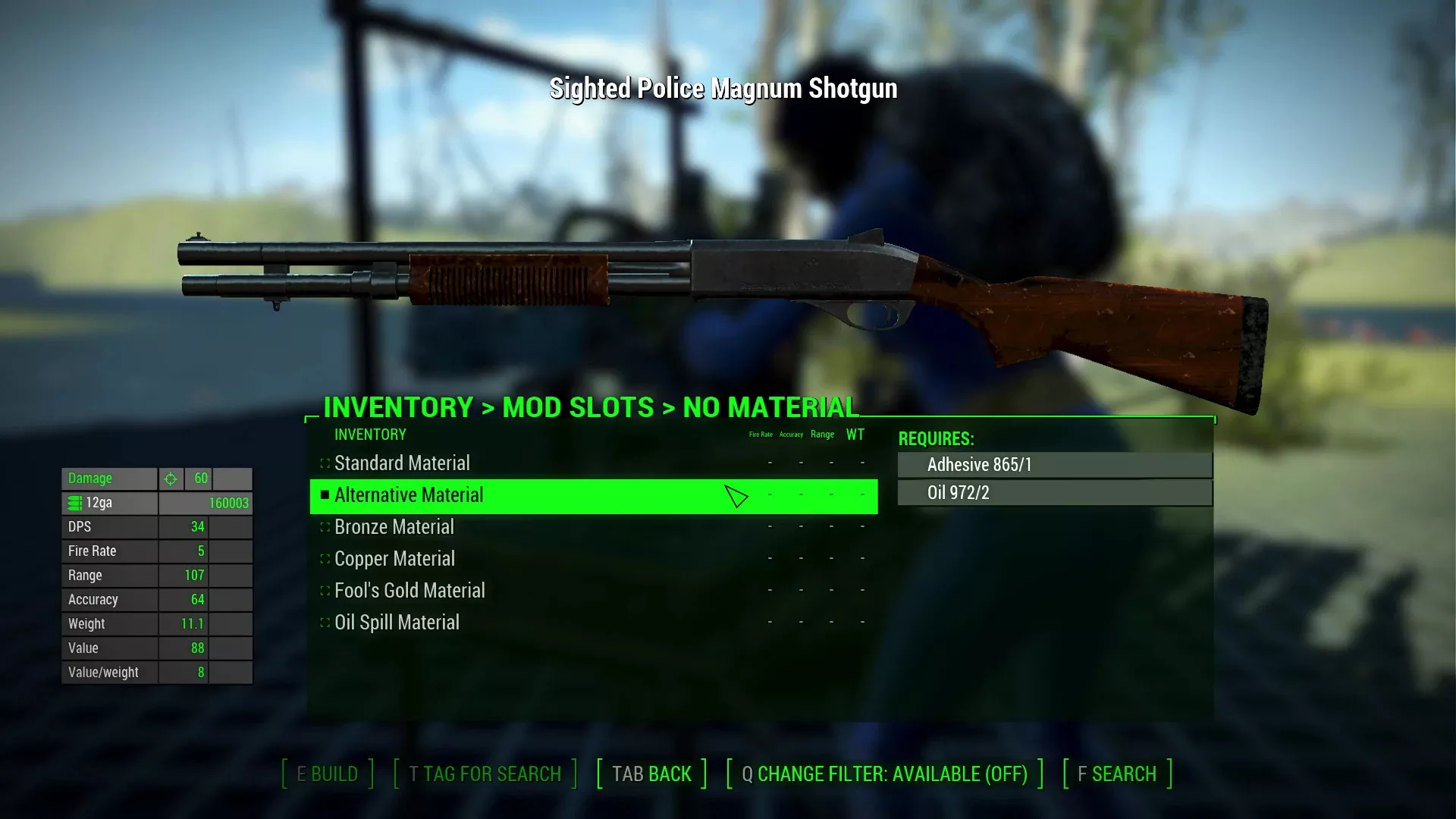Select the Oil Spill Material option
This screenshot has height=819, width=1456.
pyautogui.click(x=397, y=623)
